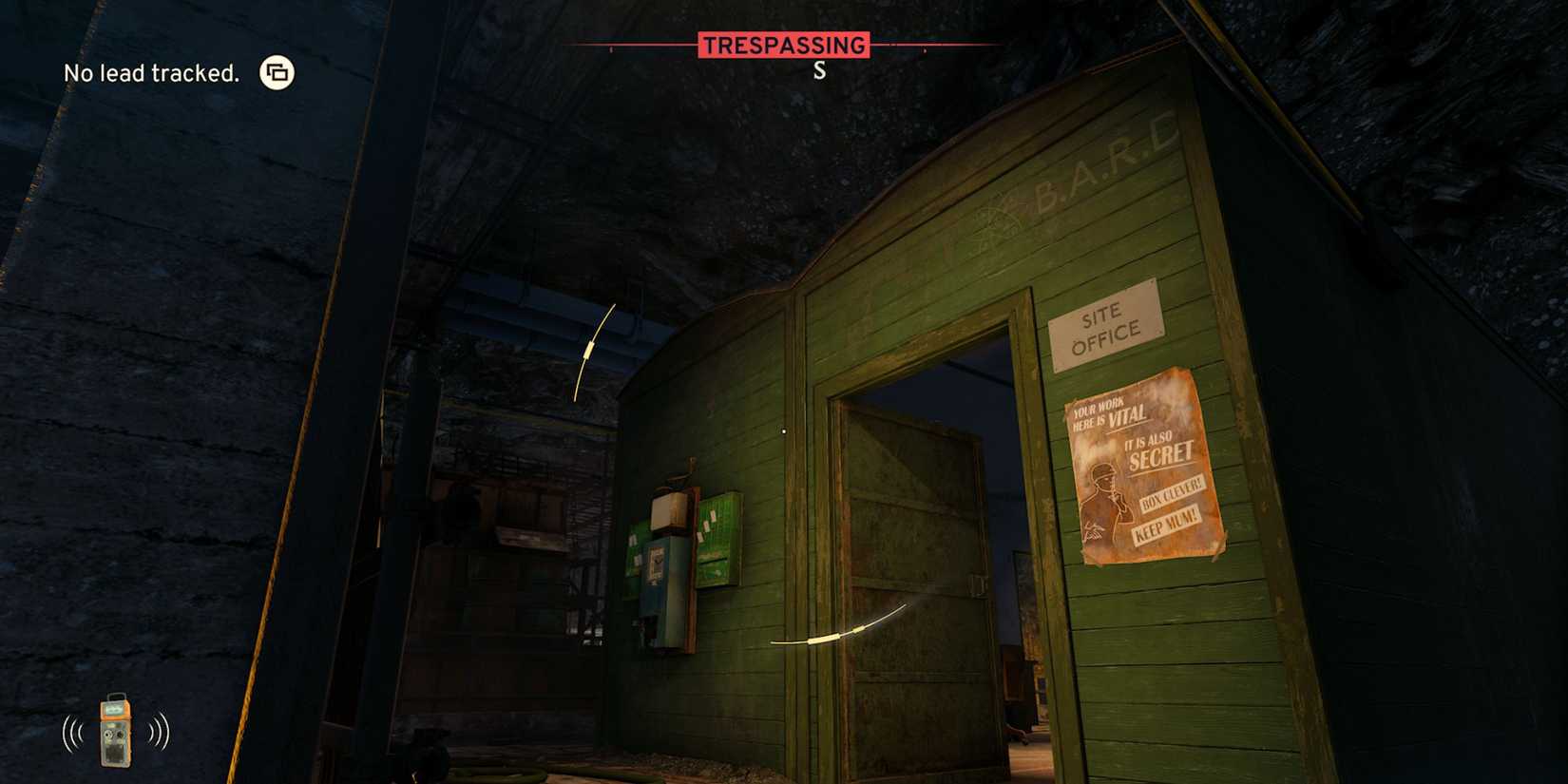
Task: Select the compass 'S' direction marker
Action: point(820,67)
